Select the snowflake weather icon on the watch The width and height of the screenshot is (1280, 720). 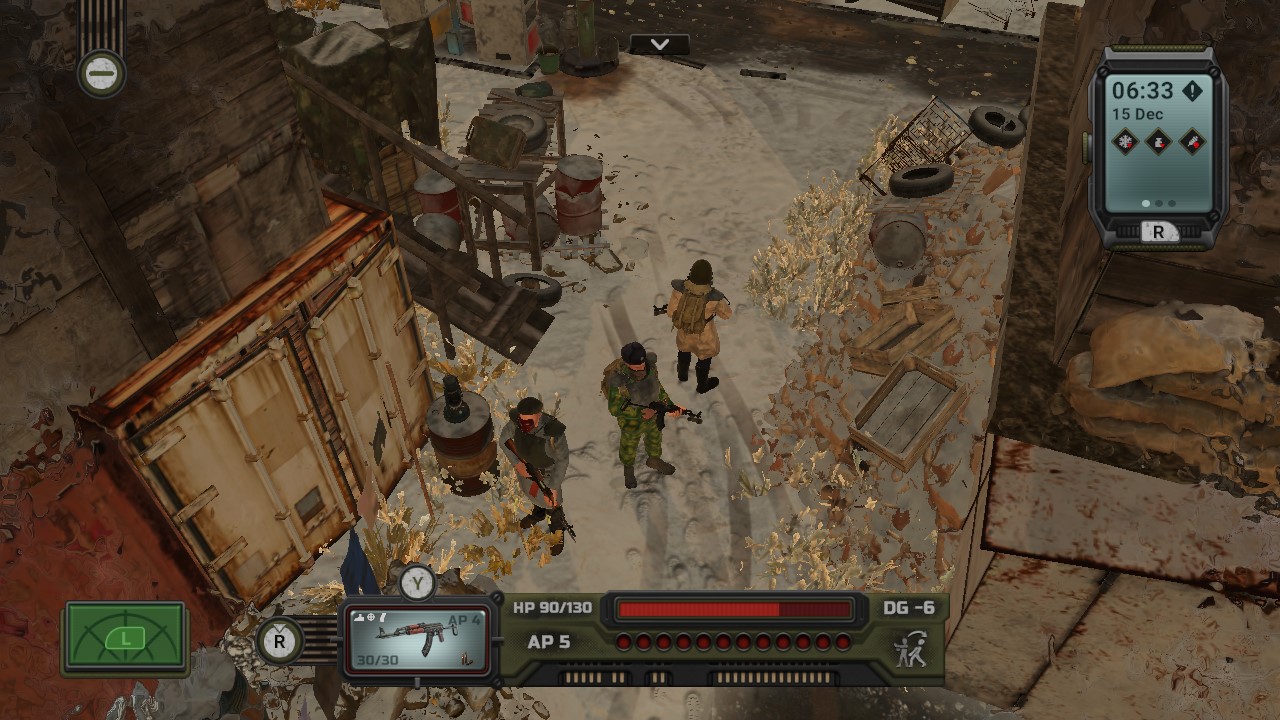point(1124,142)
